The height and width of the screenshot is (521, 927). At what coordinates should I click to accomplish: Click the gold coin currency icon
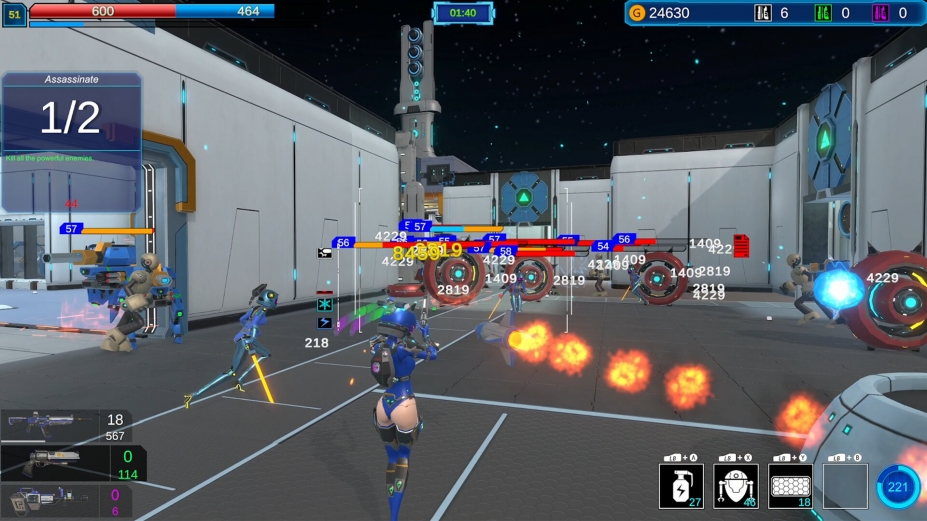pyautogui.click(x=637, y=13)
